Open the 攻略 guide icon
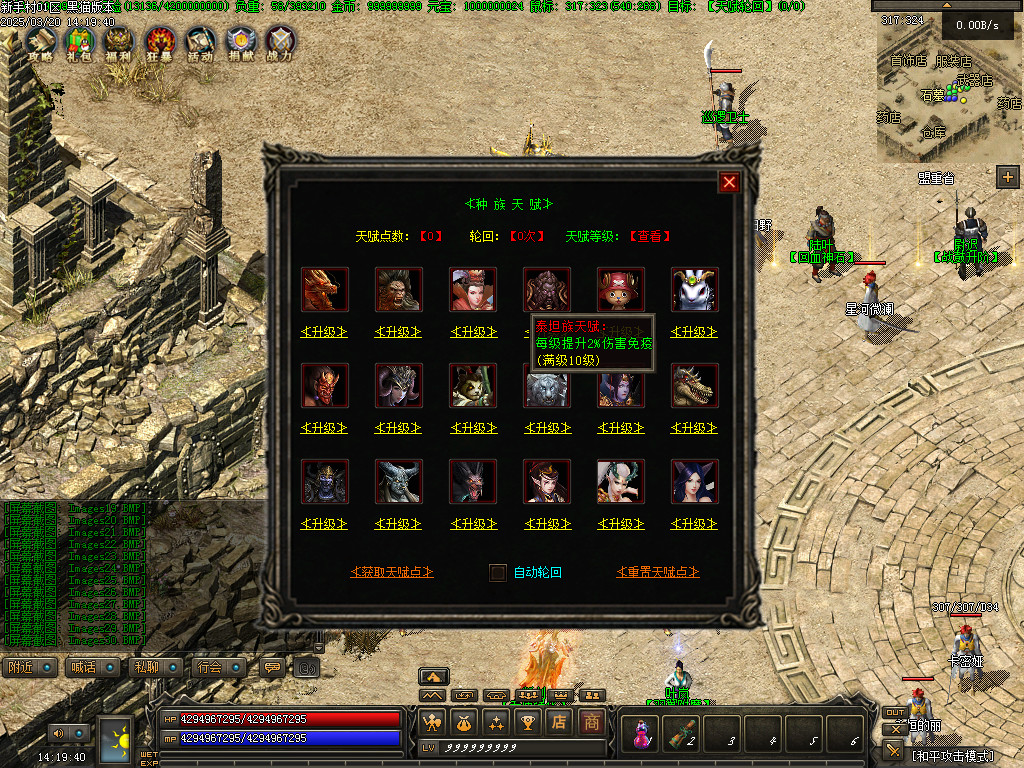The height and width of the screenshot is (768, 1024). (40, 43)
